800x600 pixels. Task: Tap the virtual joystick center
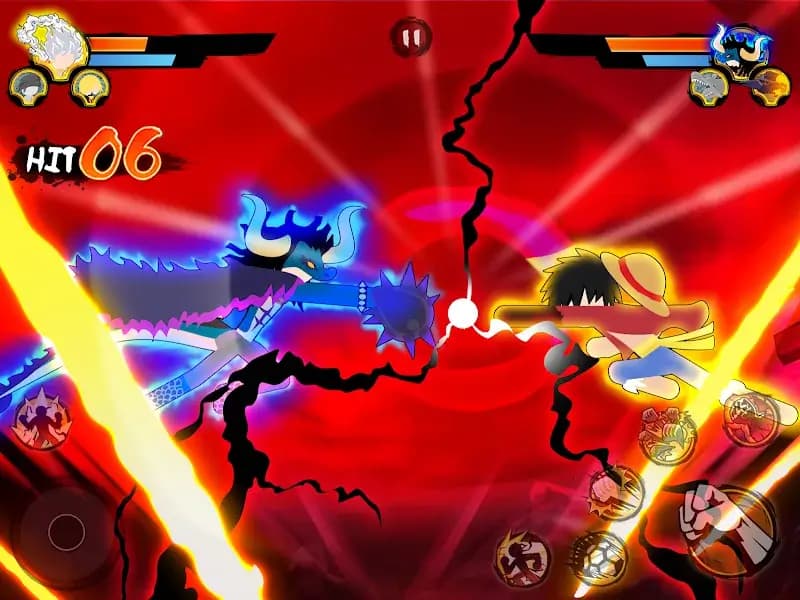[x=66, y=531]
